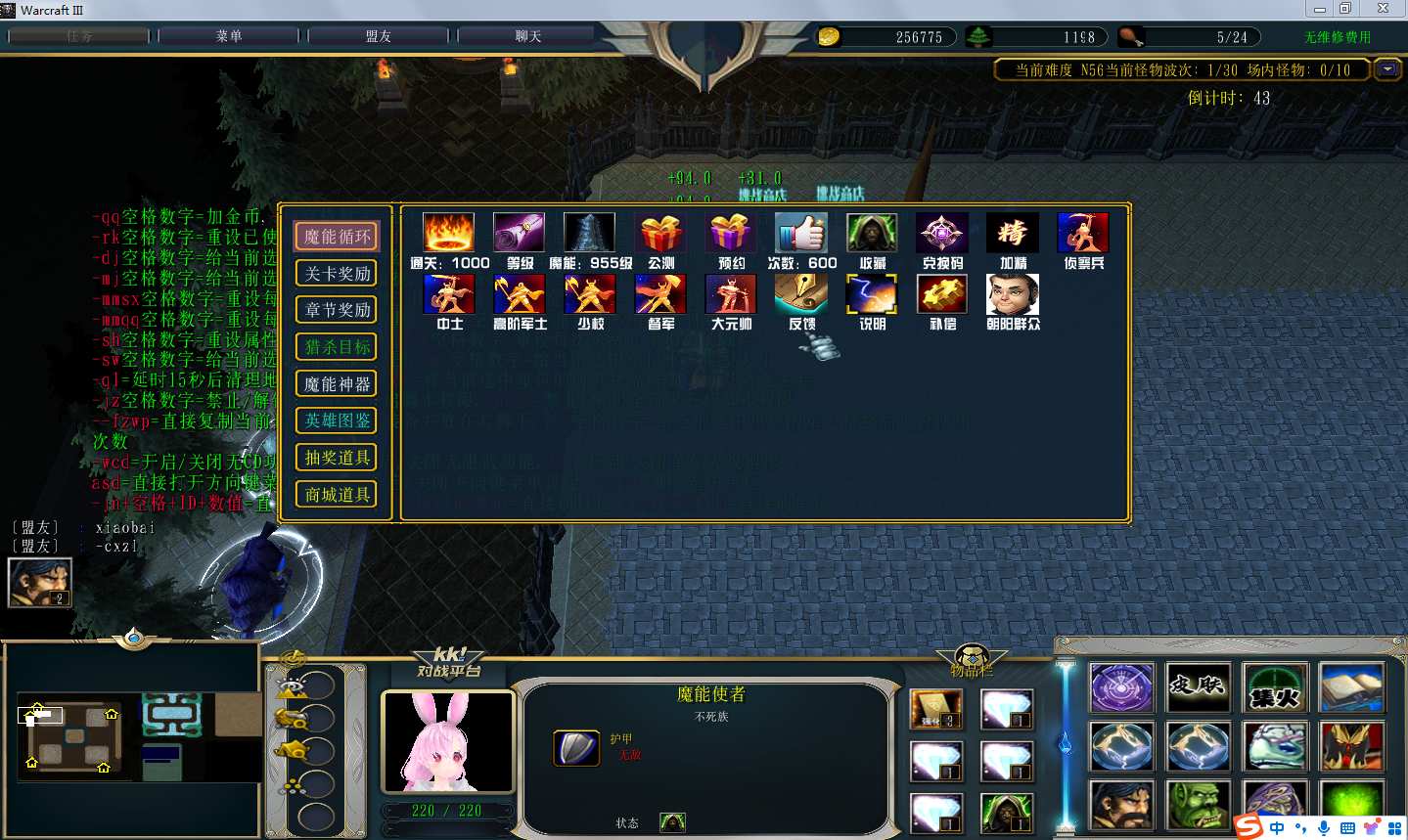Select the 大元帅 rank icon
This screenshot has width=1408, height=840.
(x=731, y=294)
